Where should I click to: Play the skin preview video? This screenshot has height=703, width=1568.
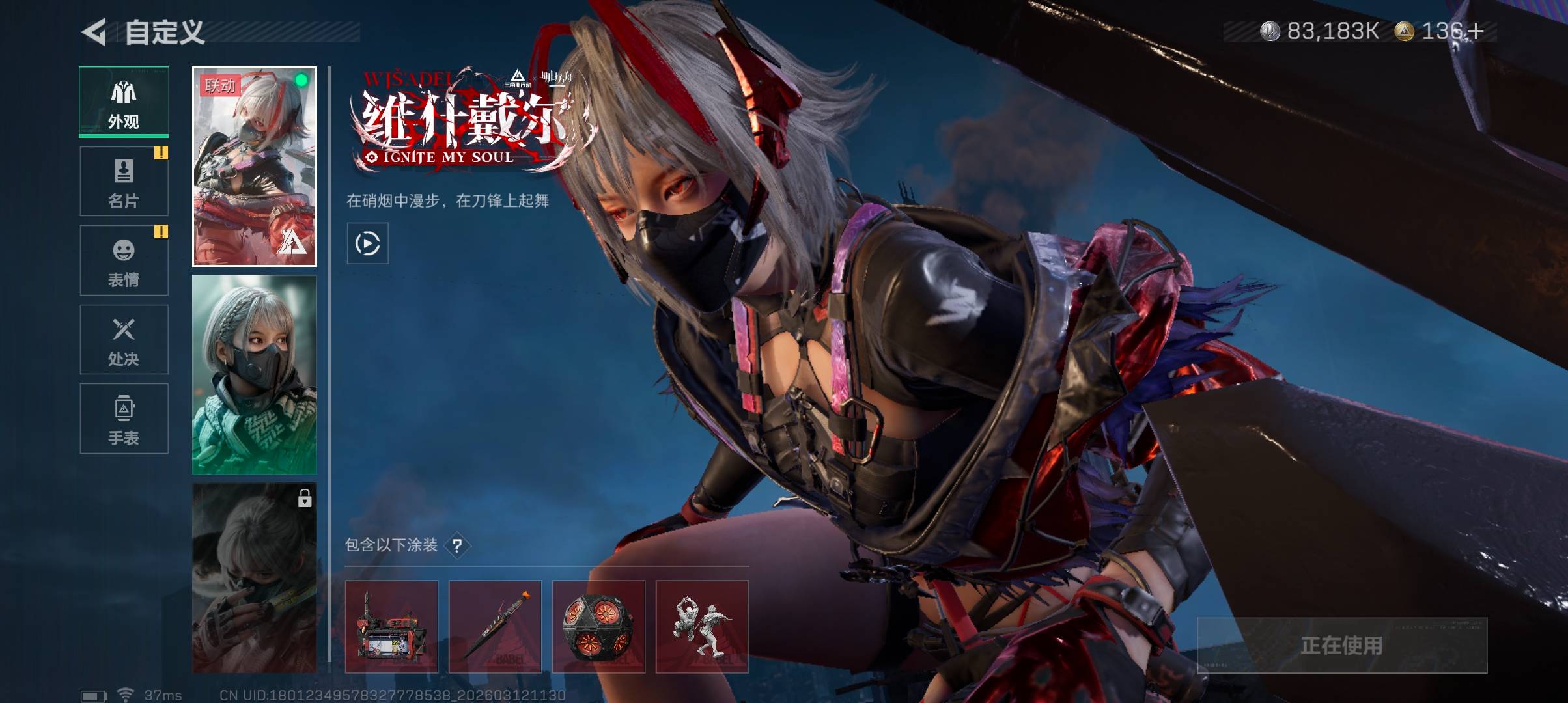[x=368, y=243]
